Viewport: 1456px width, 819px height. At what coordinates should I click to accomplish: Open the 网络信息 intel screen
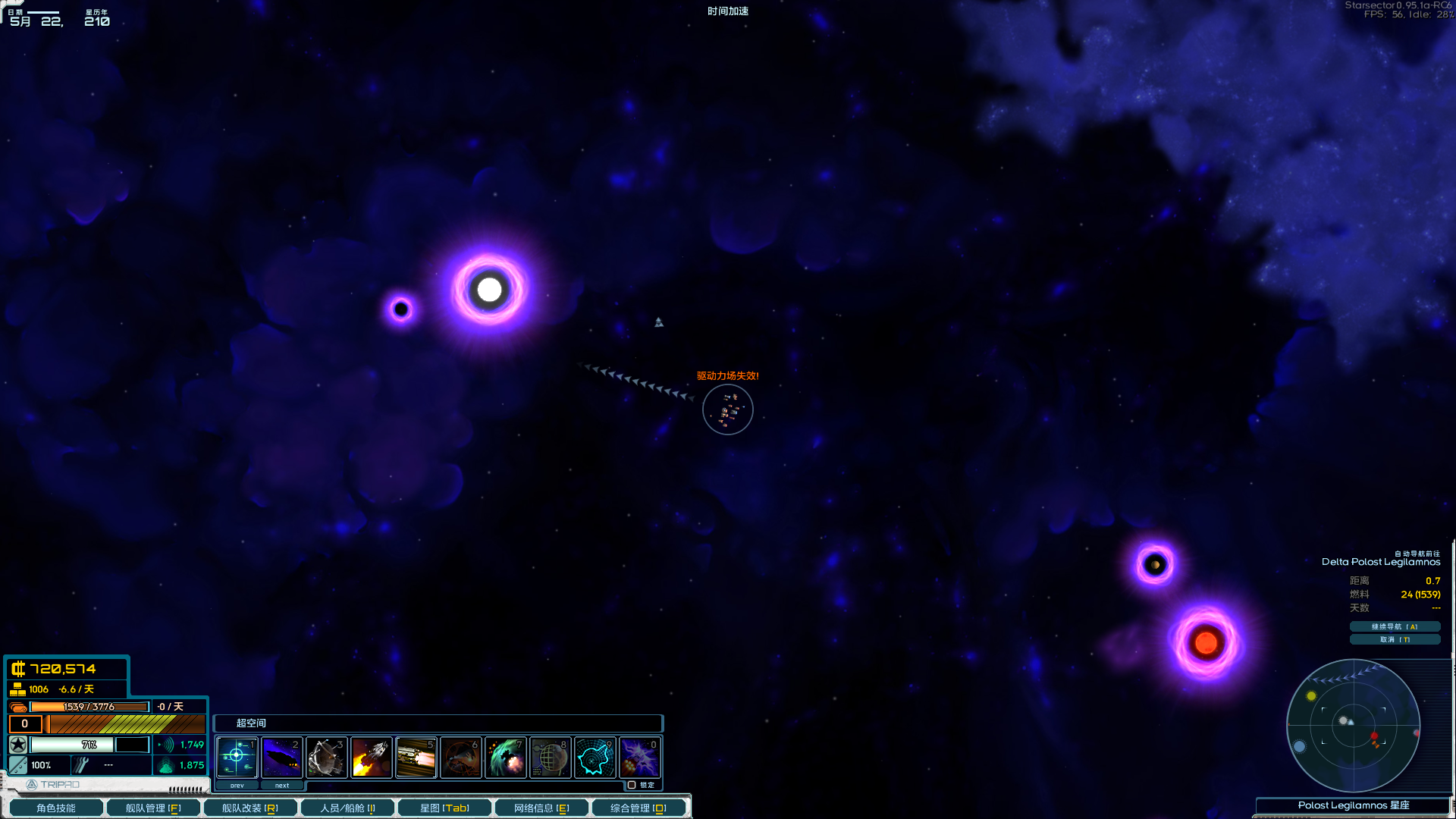[541, 808]
